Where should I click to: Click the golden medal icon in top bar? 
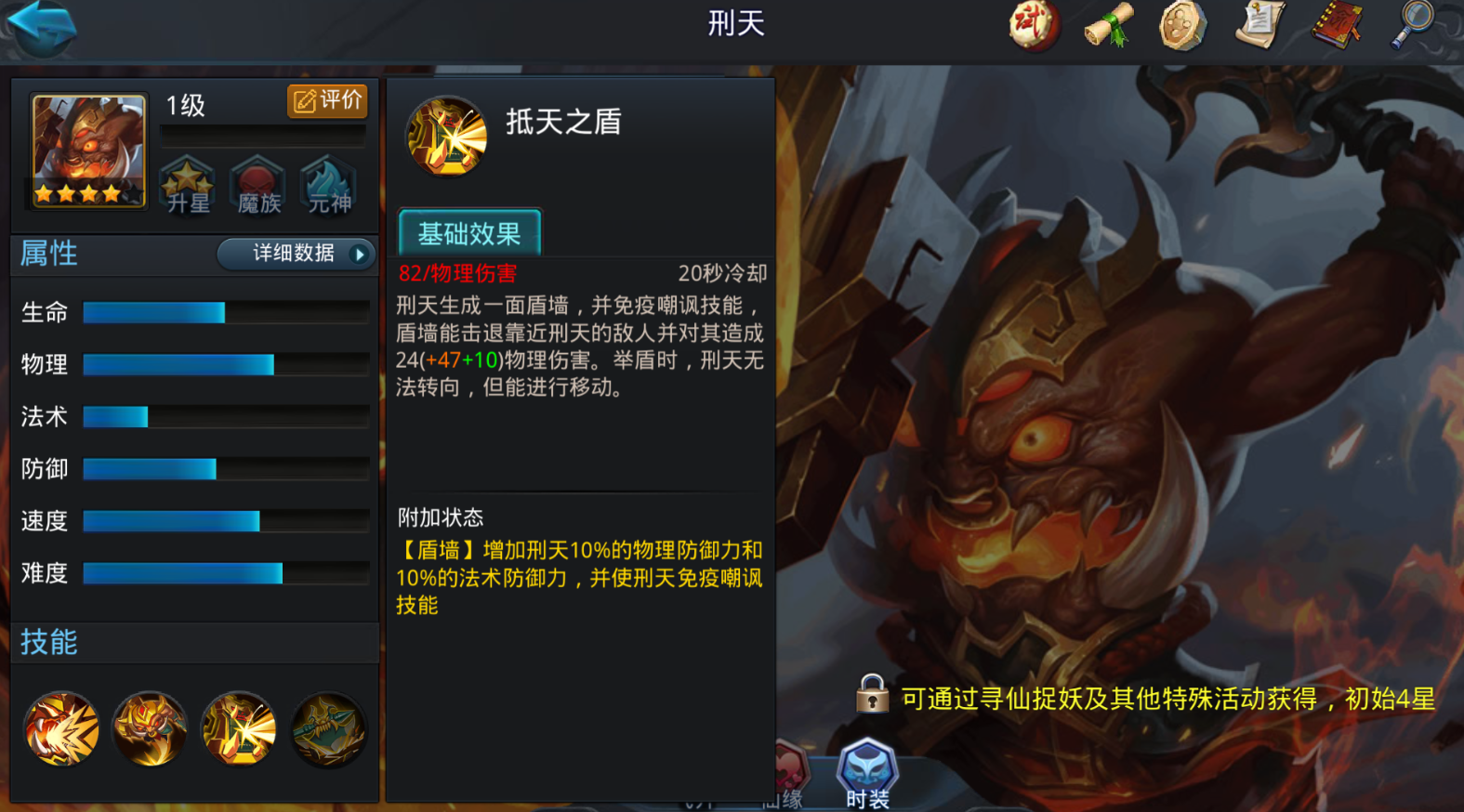click(1180, 26)
